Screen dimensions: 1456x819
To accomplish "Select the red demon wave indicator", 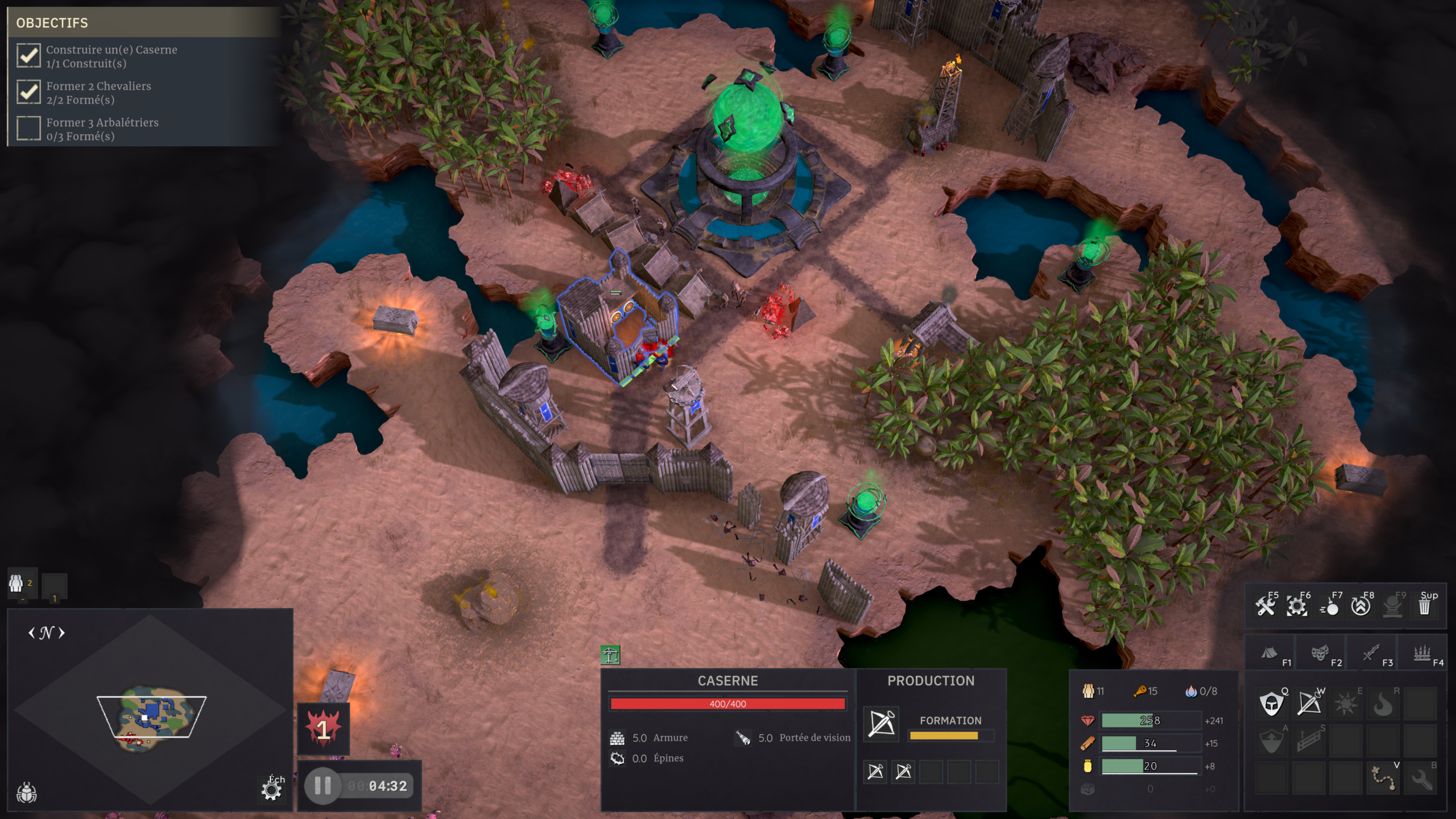I will tap(323, 729).
